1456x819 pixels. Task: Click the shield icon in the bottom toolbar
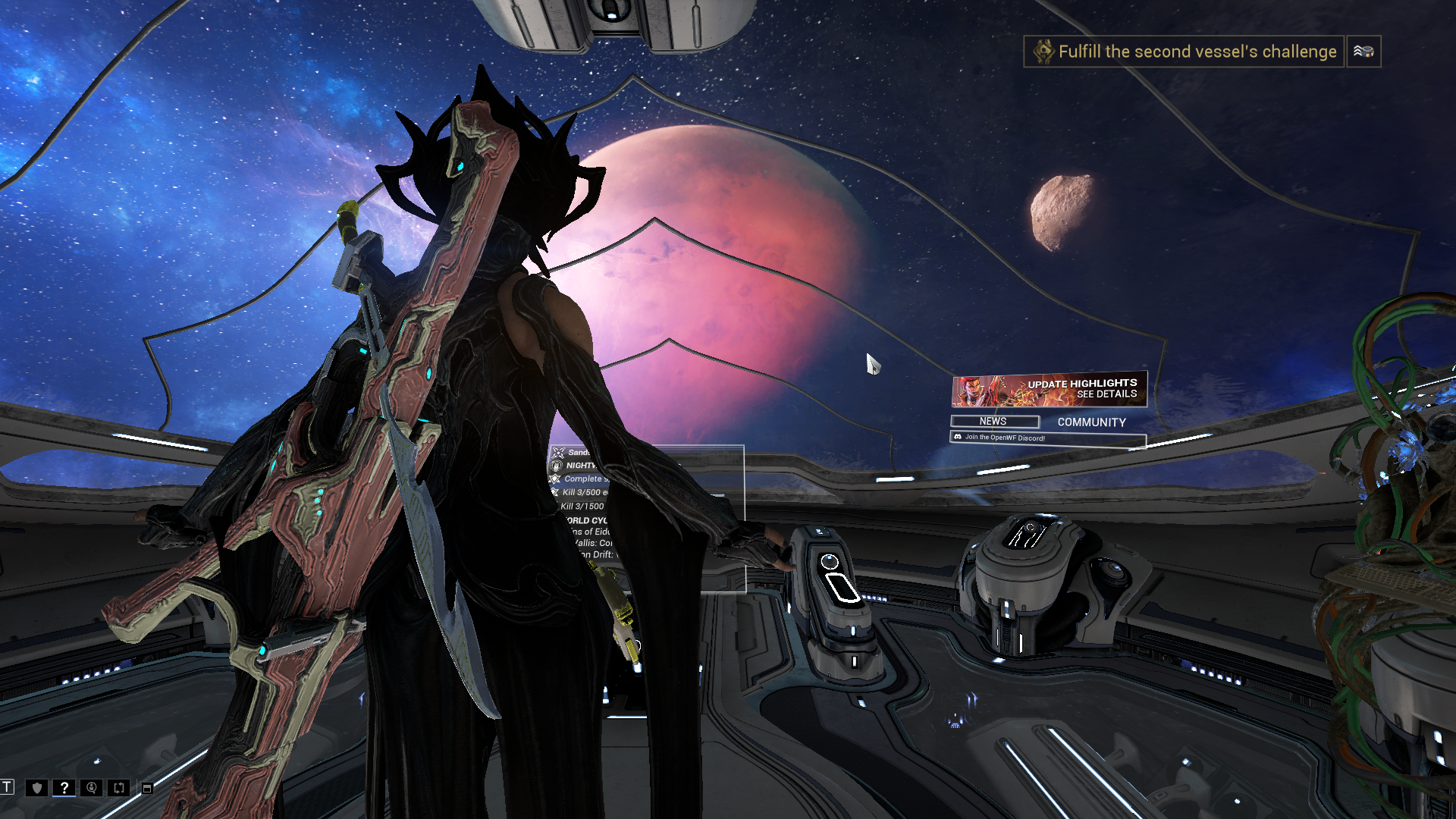[37, 788]
